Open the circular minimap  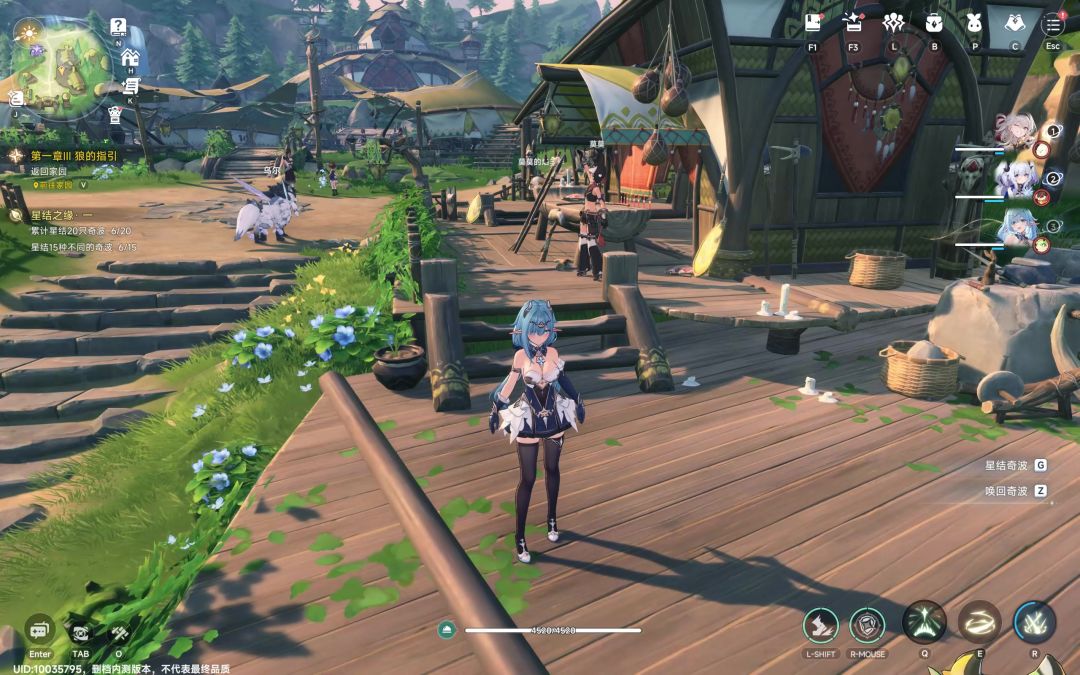[60, 66]
